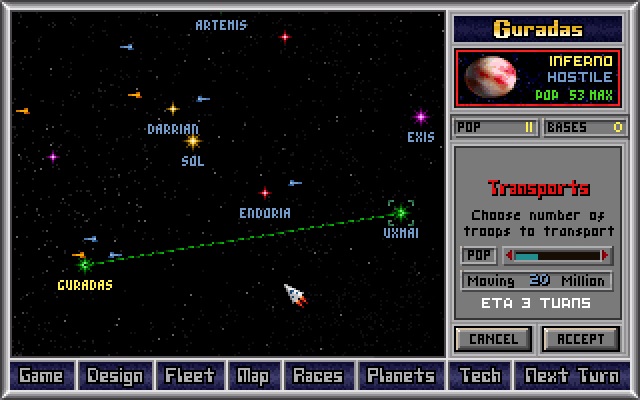Go to the Tech research screen

[x=480, y=376]
